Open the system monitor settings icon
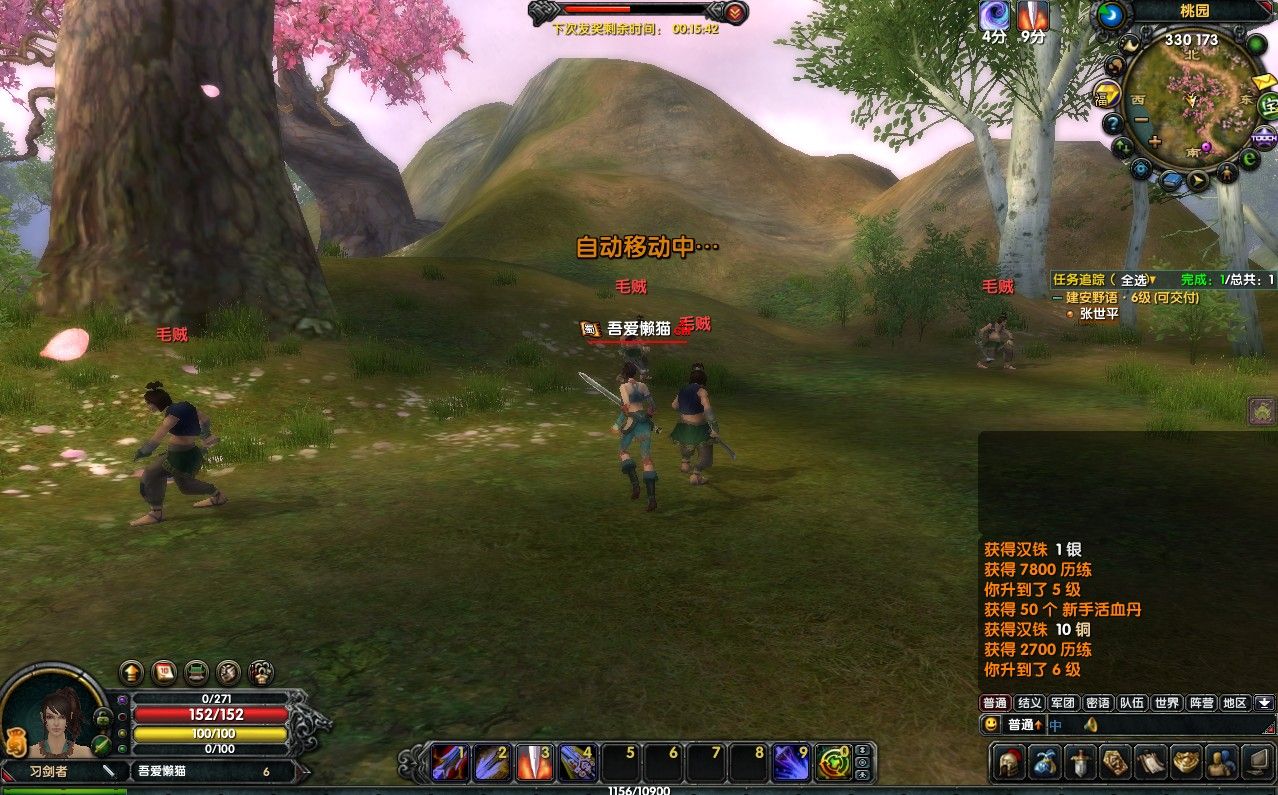1278x795 pixels. [x=1256, y=762]
